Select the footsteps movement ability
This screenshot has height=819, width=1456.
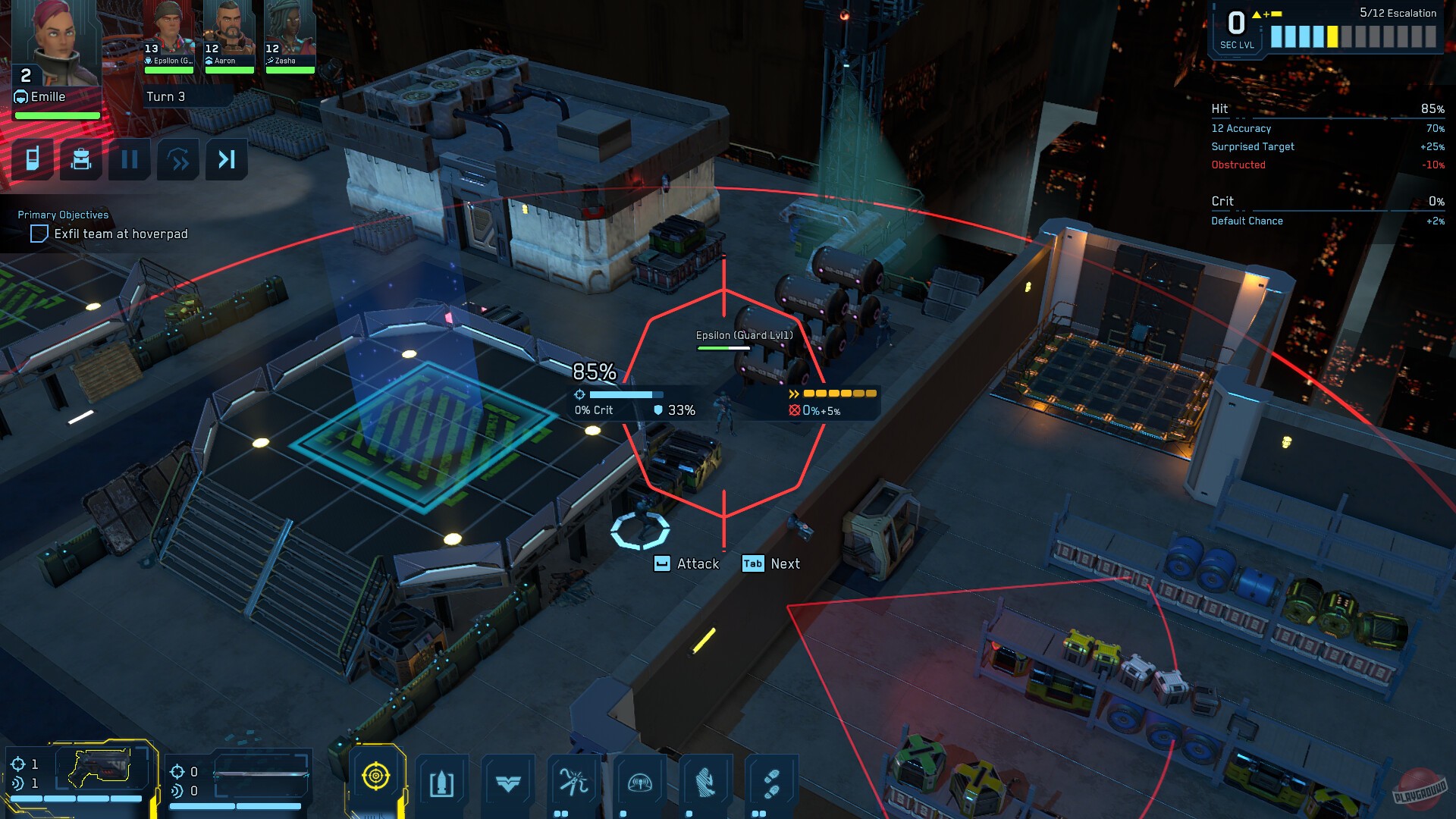click(x=772, y=785)
